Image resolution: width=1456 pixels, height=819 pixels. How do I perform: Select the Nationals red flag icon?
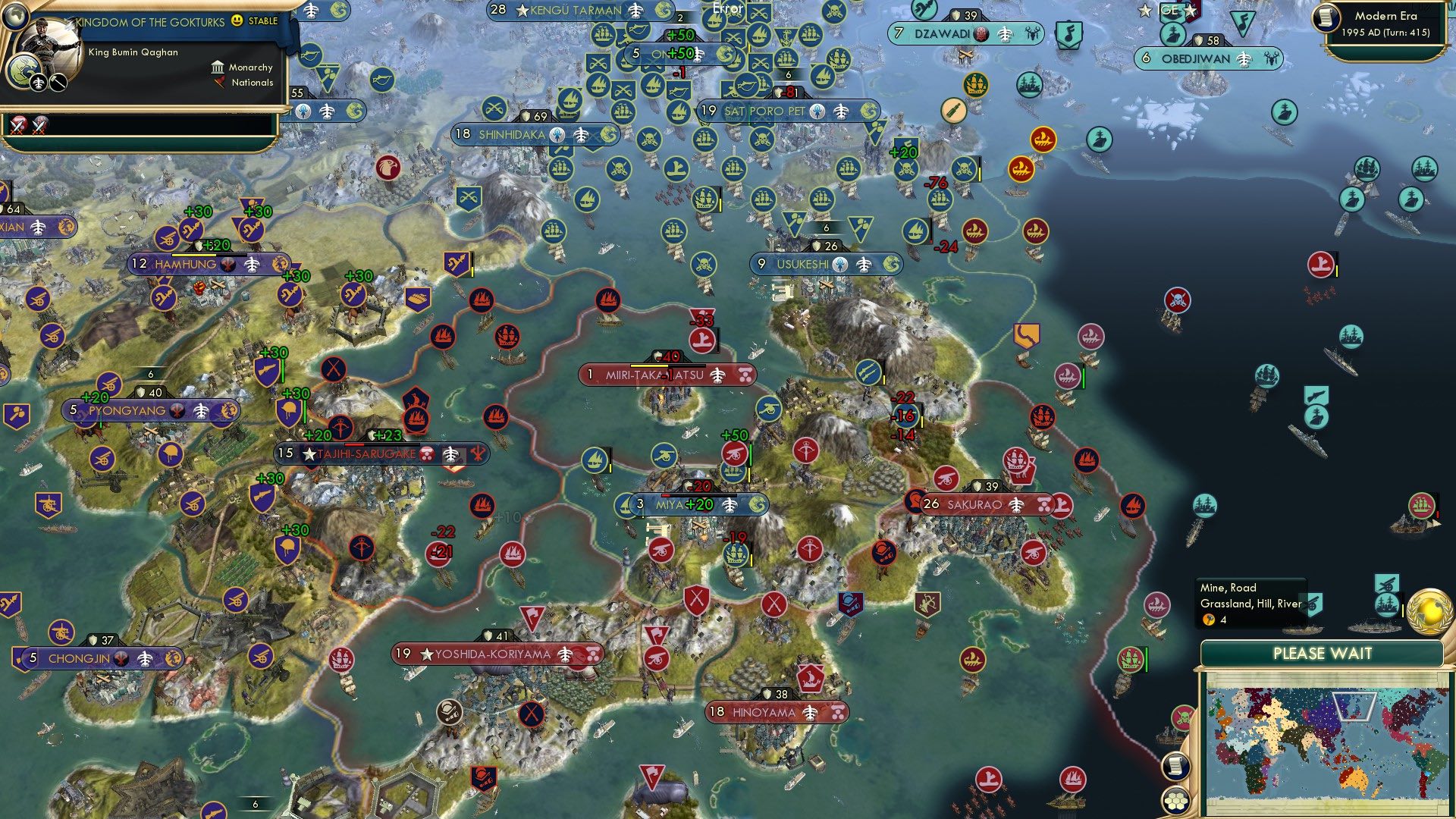pyautogui.click(x=221, y=83)
